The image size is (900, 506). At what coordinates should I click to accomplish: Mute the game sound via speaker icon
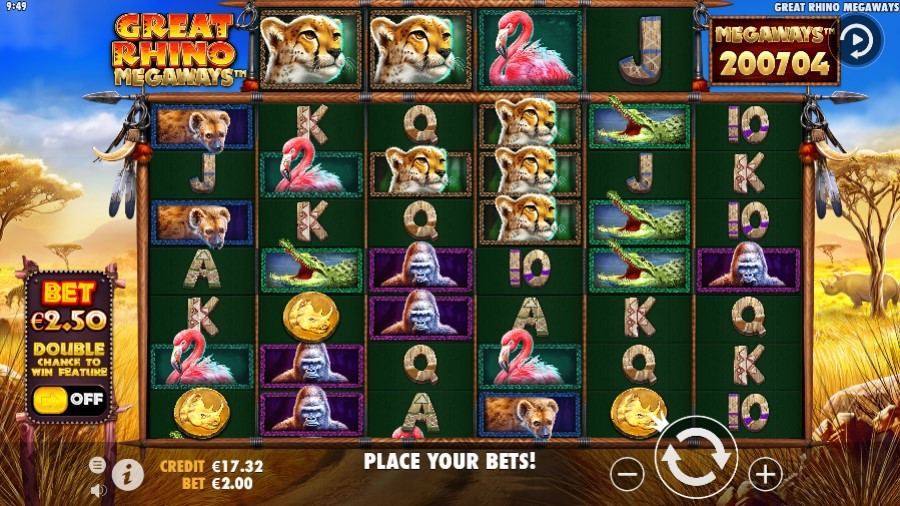pyautogui.click(x=98, y=490)
